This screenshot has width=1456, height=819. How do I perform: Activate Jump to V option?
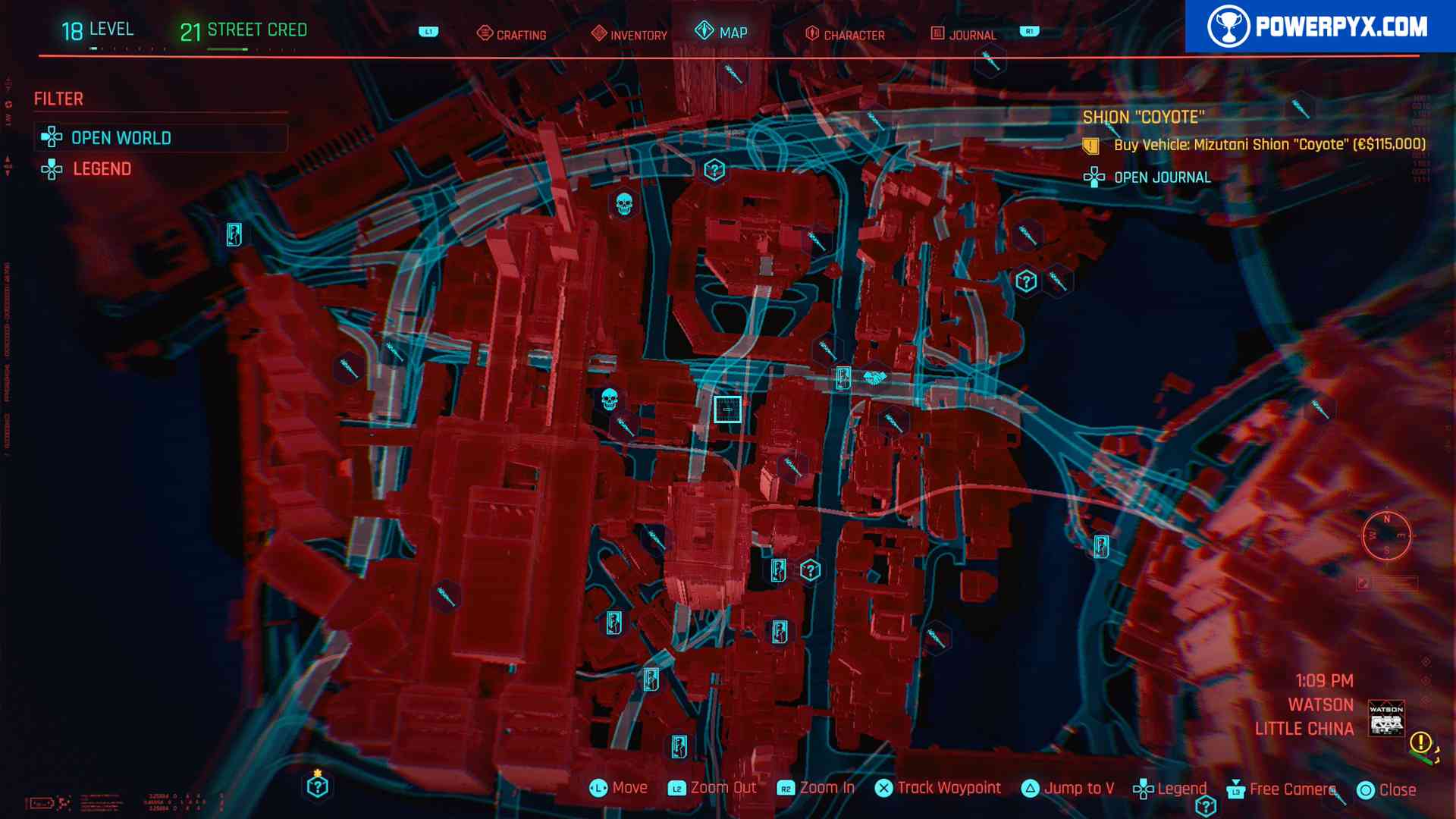(1068, 789)
